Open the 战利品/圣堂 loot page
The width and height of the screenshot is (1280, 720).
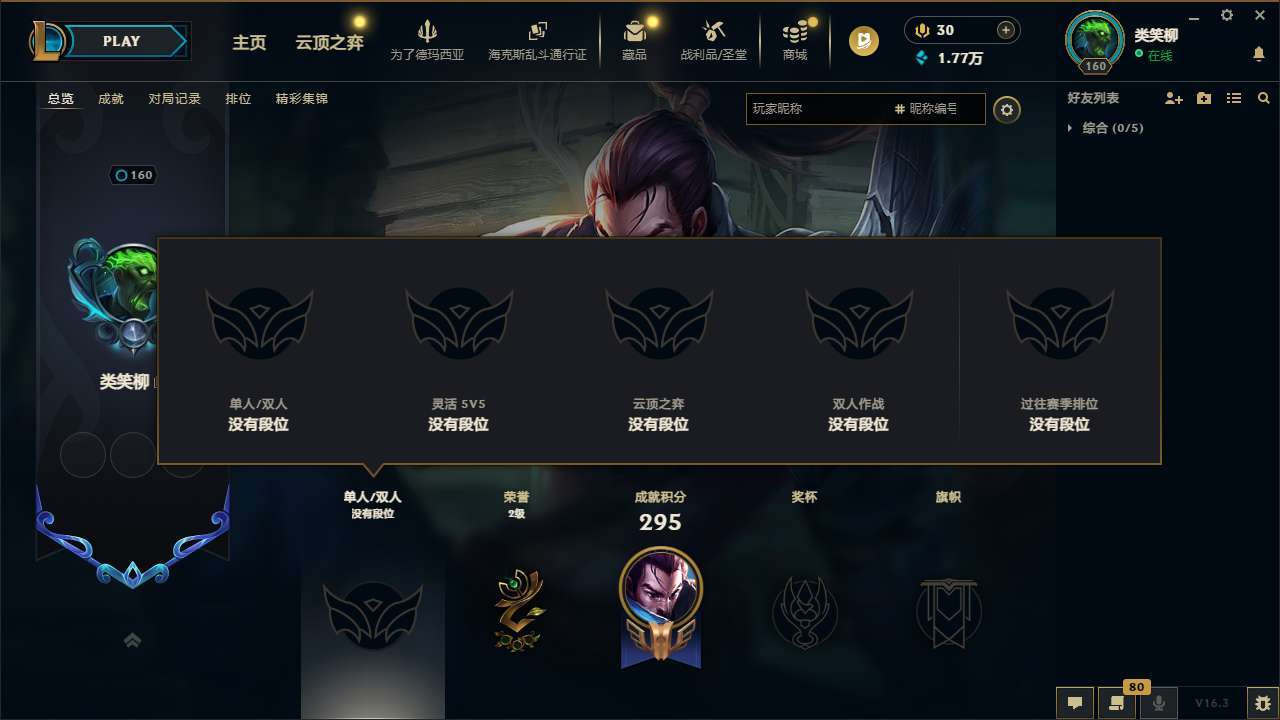pyautogui.click(x=714, y=40)
